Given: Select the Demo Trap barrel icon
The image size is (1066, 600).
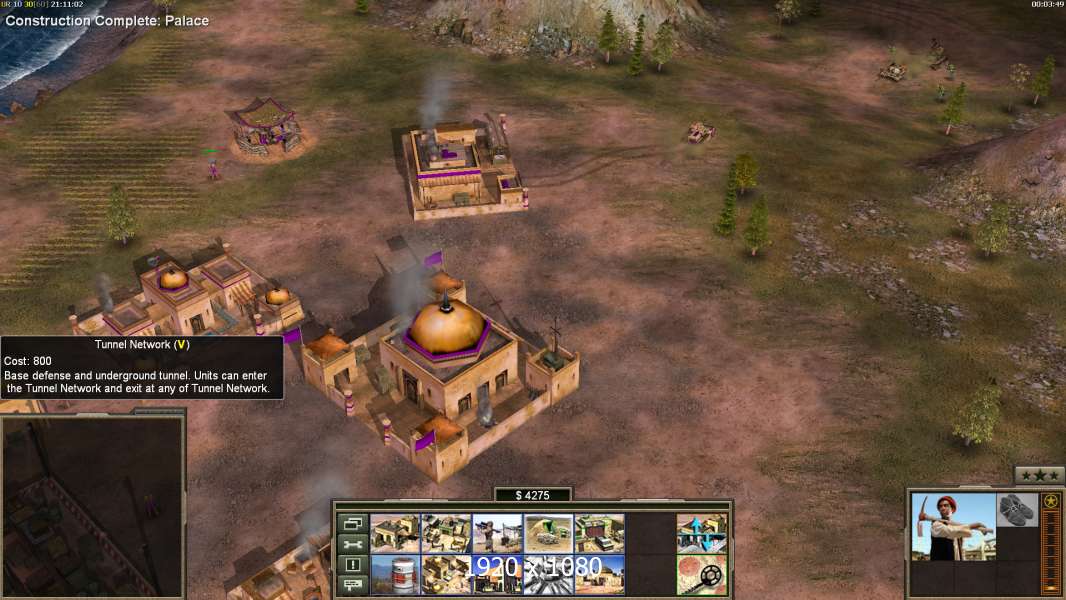Looking at the screenshot, I should tap(395, 575).
